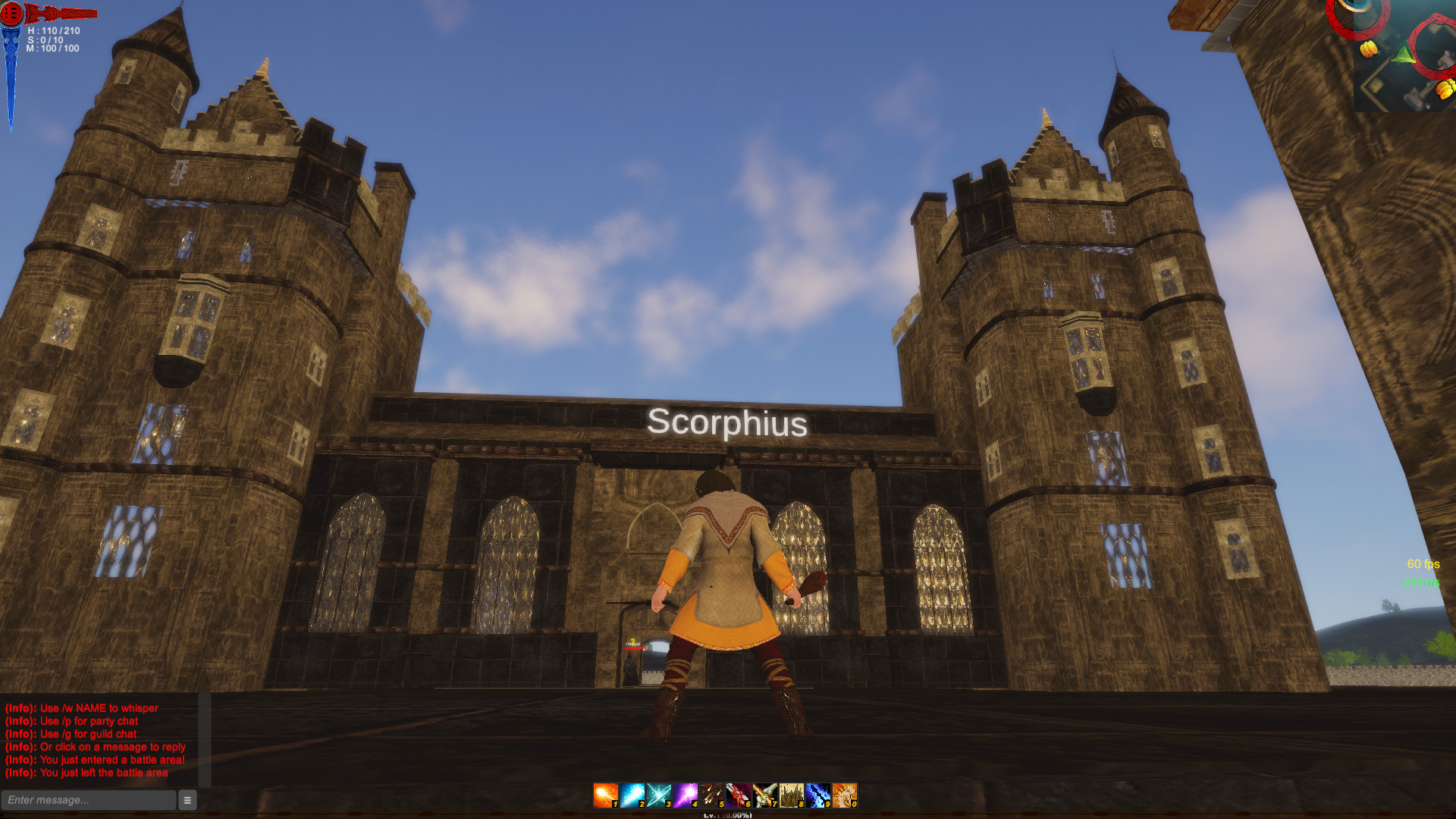The height and width of the screenshot is (819, 1456).
Task: Open the chat options hamburger menu
Action: pos(187,800)
